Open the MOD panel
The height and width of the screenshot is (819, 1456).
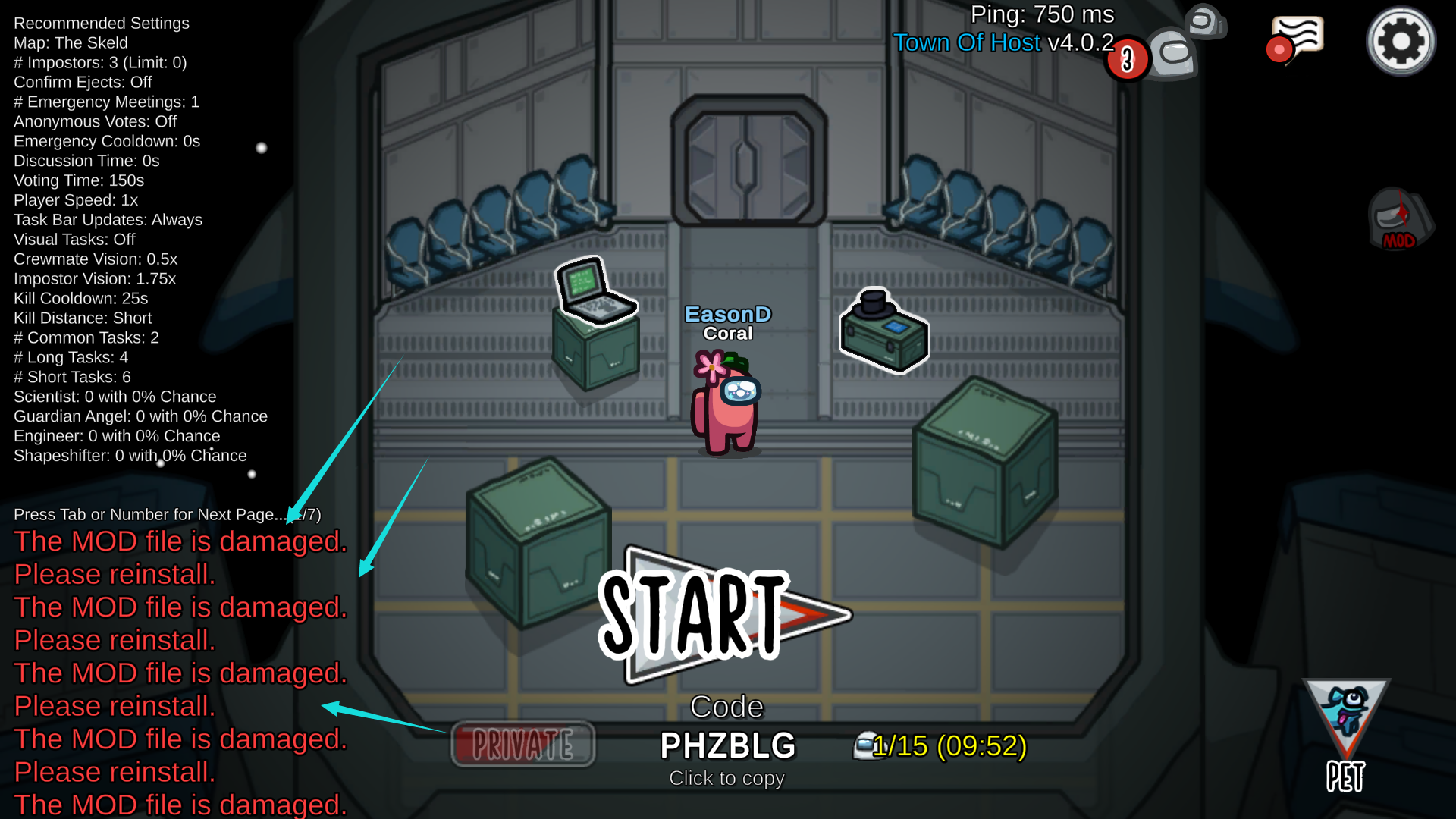[x=1400, y=221]
